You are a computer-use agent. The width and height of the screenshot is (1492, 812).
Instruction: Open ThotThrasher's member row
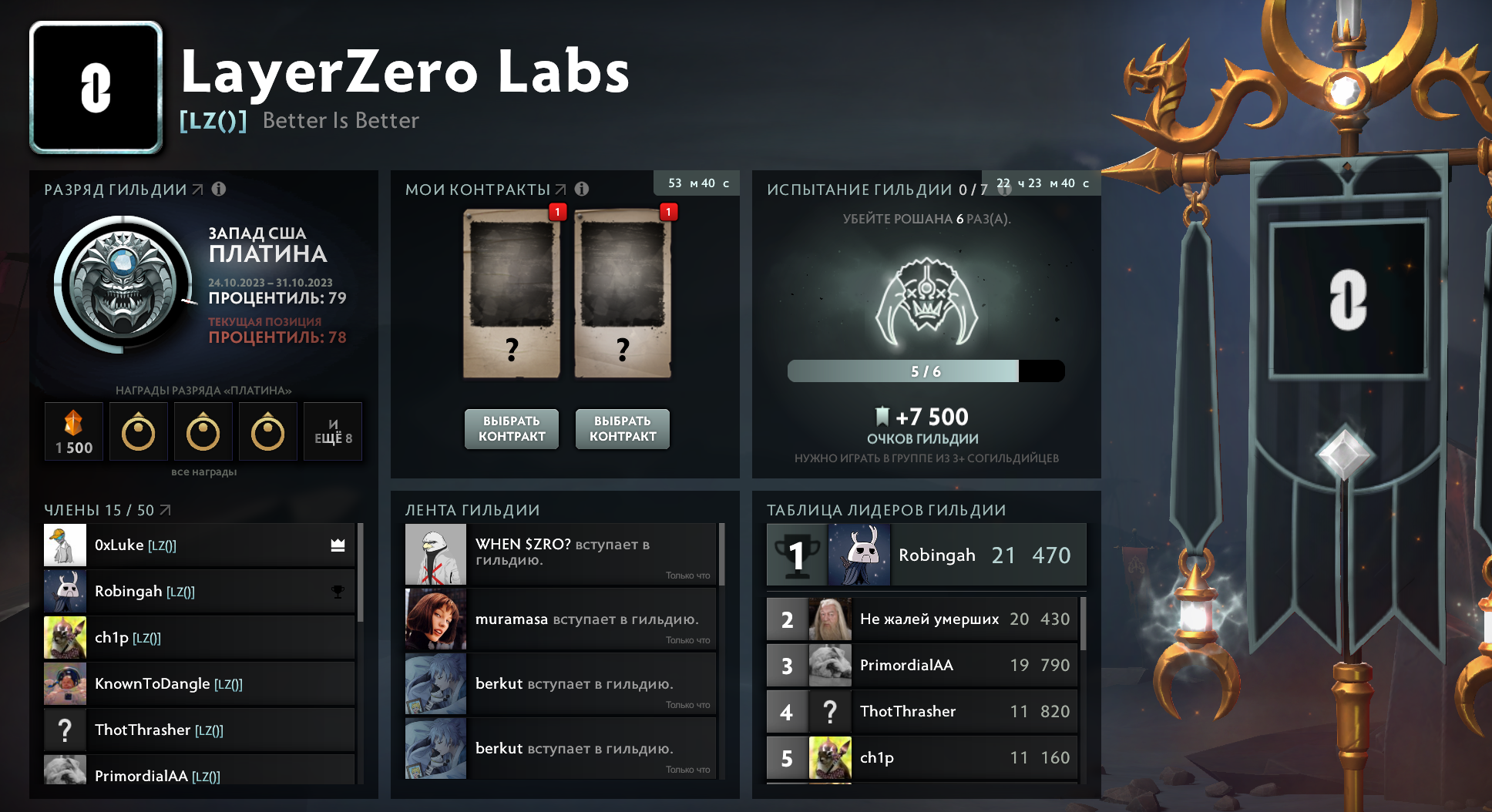pyautogui.click(x=199, y=730)
